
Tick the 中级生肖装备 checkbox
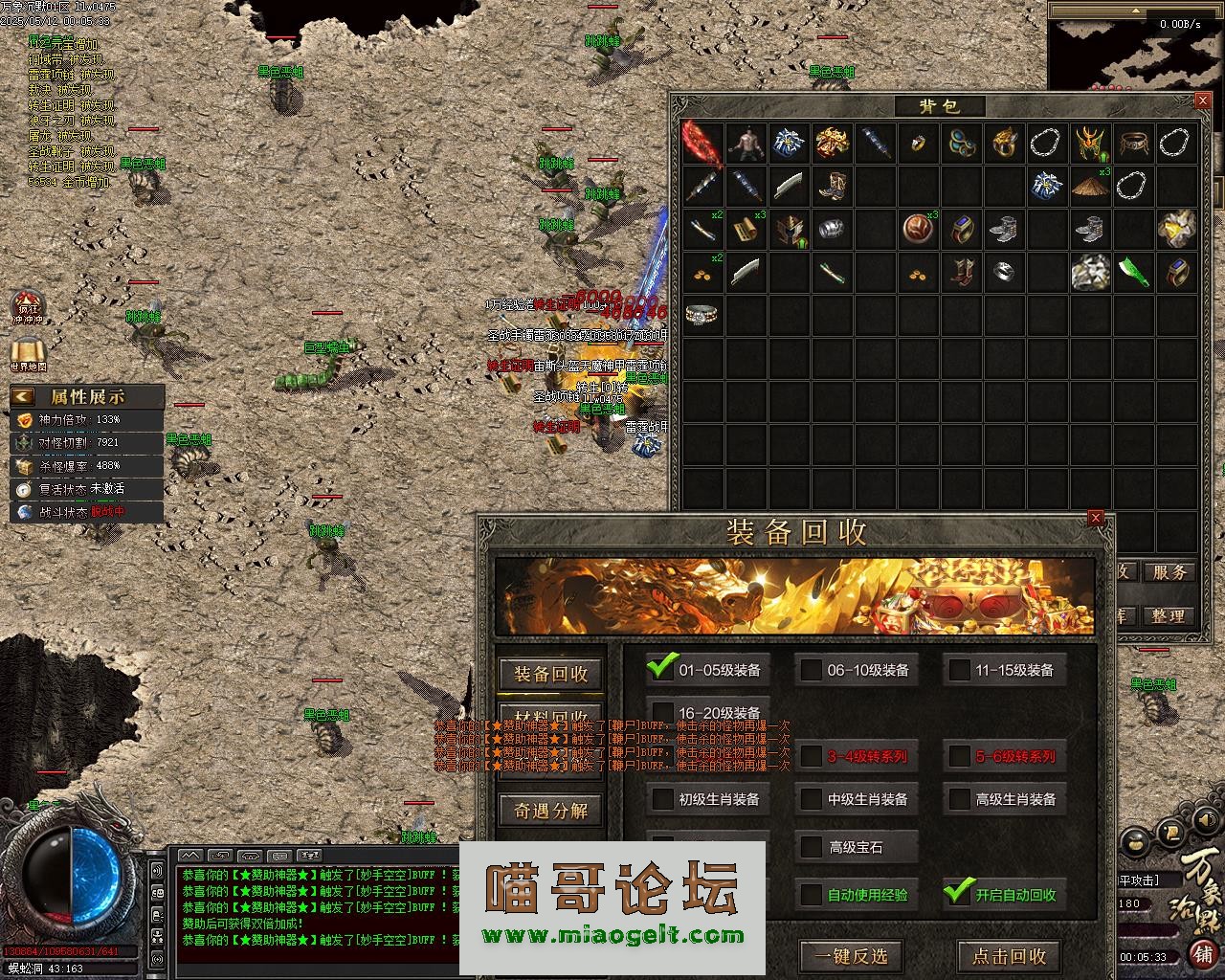click(x=811, y=799)
